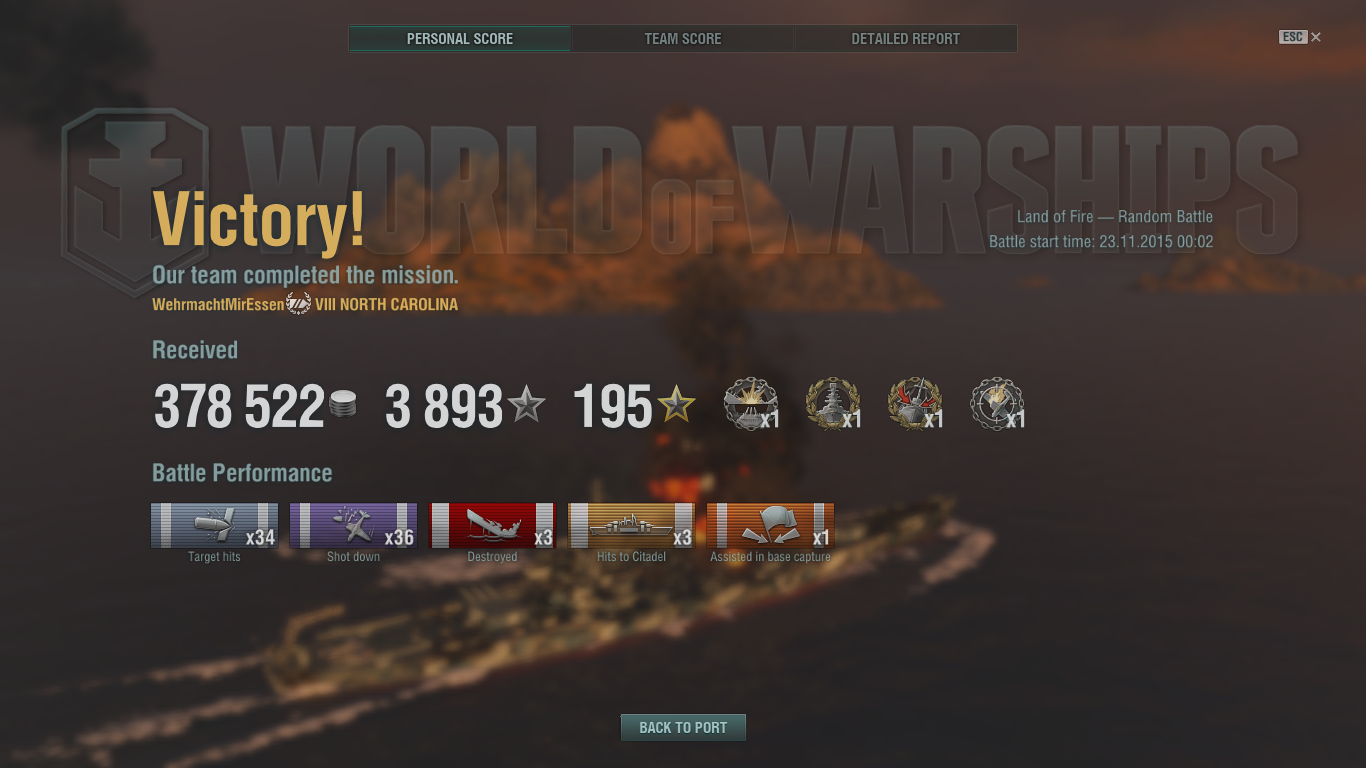Viewport: 1366px width, 768px height.
Task: Click the Target hits x34 ribbon
Action: coord(214,523)
